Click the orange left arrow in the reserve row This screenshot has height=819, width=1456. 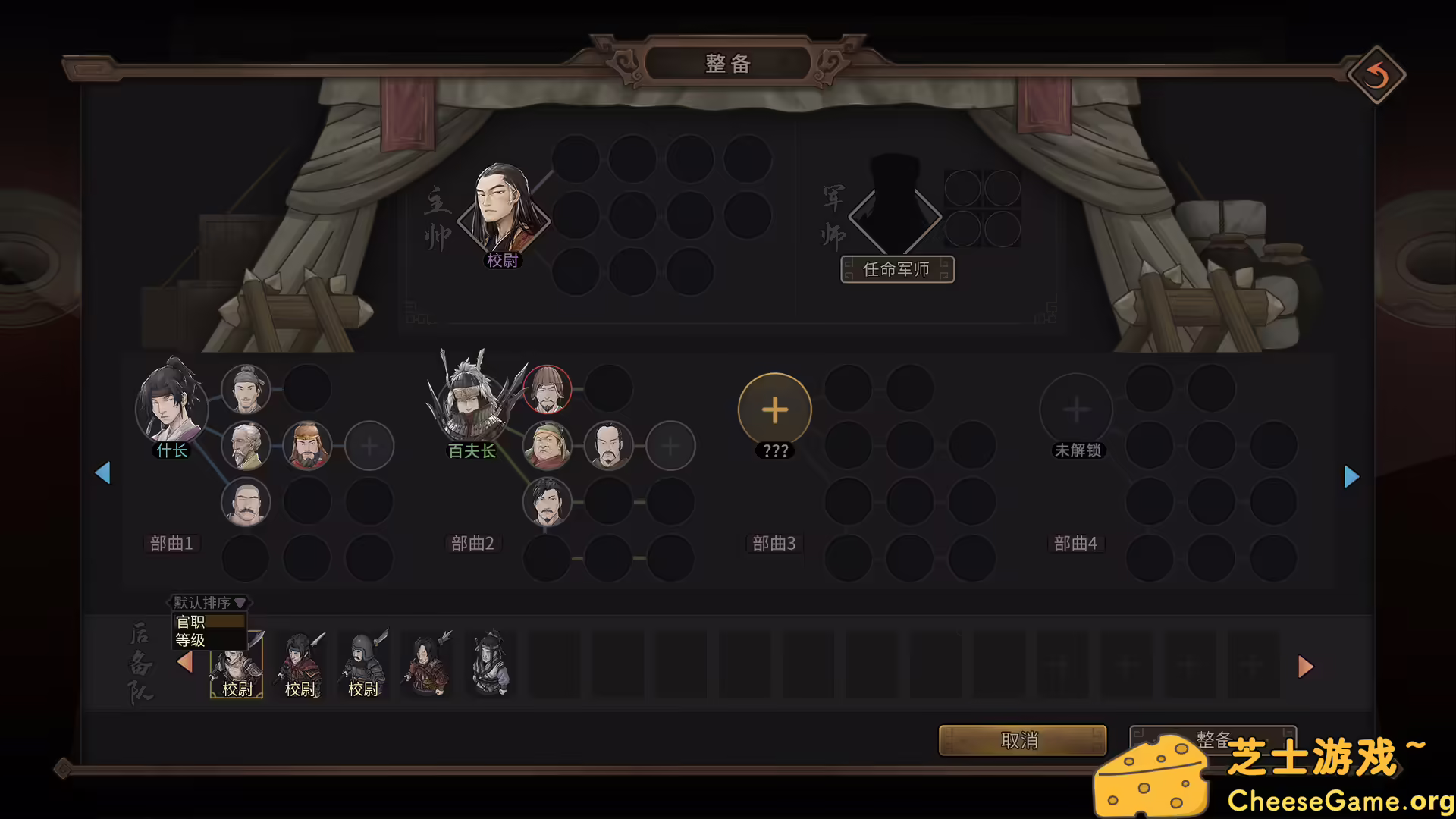pyautogui.click(x=184, y=663)
